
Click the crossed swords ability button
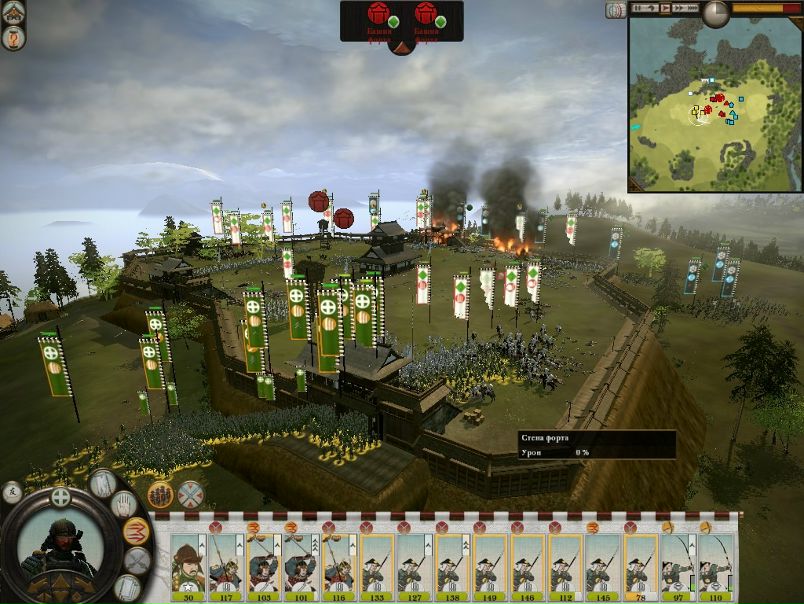tap(137, 561)
